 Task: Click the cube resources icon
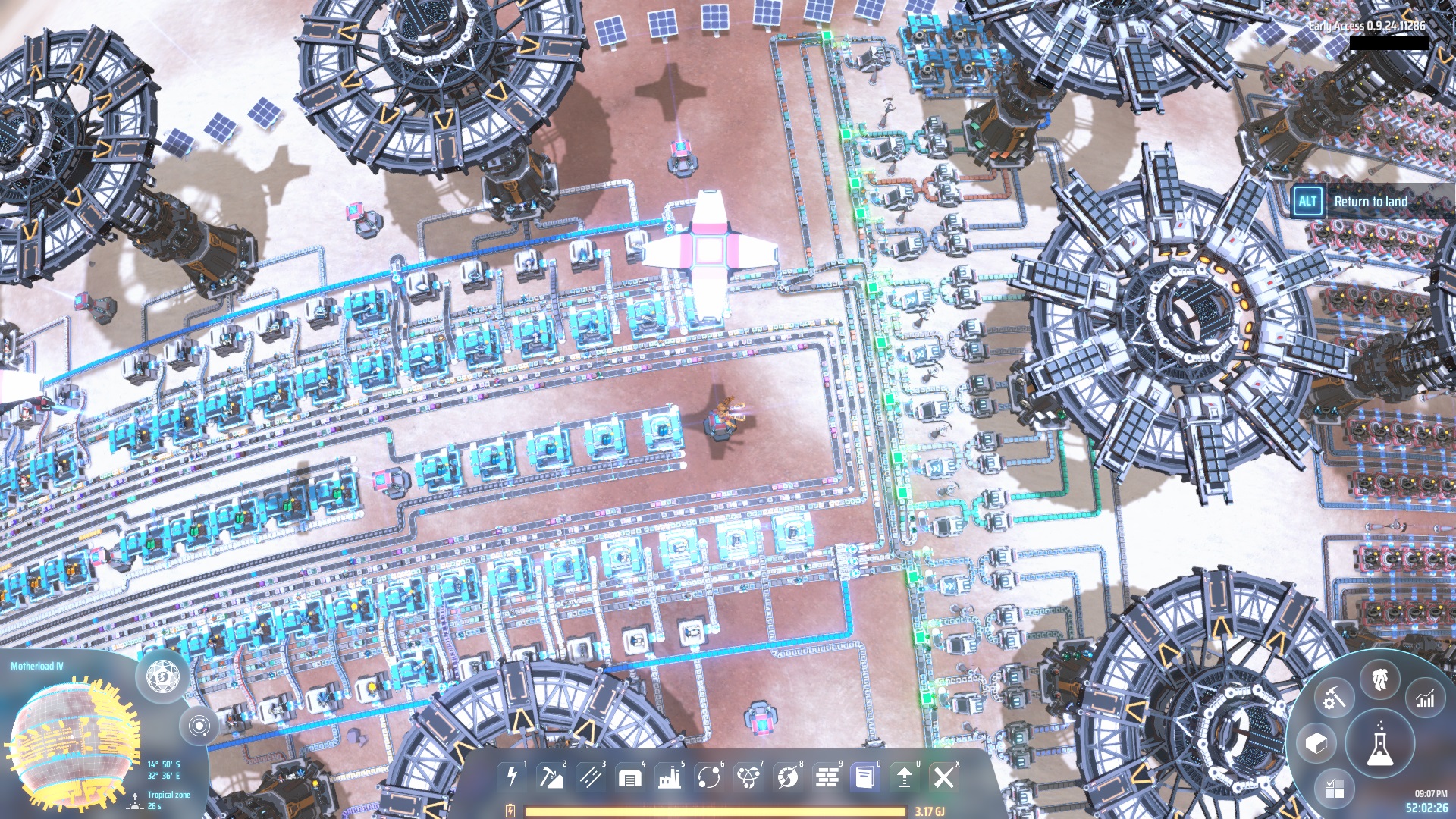pyautogui.click(x=1316, y=742)
